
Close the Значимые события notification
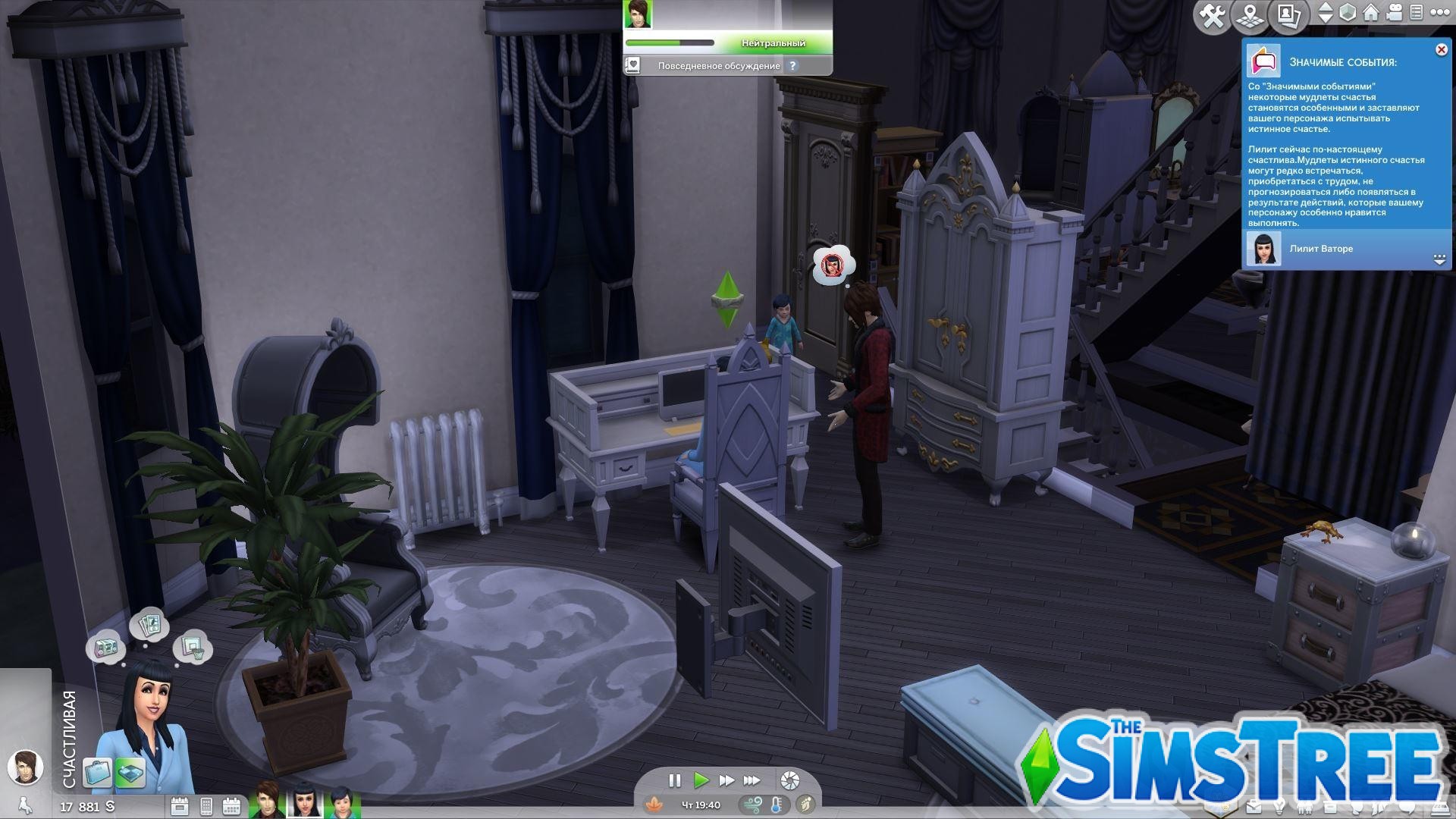click(x=1440, y=49)
